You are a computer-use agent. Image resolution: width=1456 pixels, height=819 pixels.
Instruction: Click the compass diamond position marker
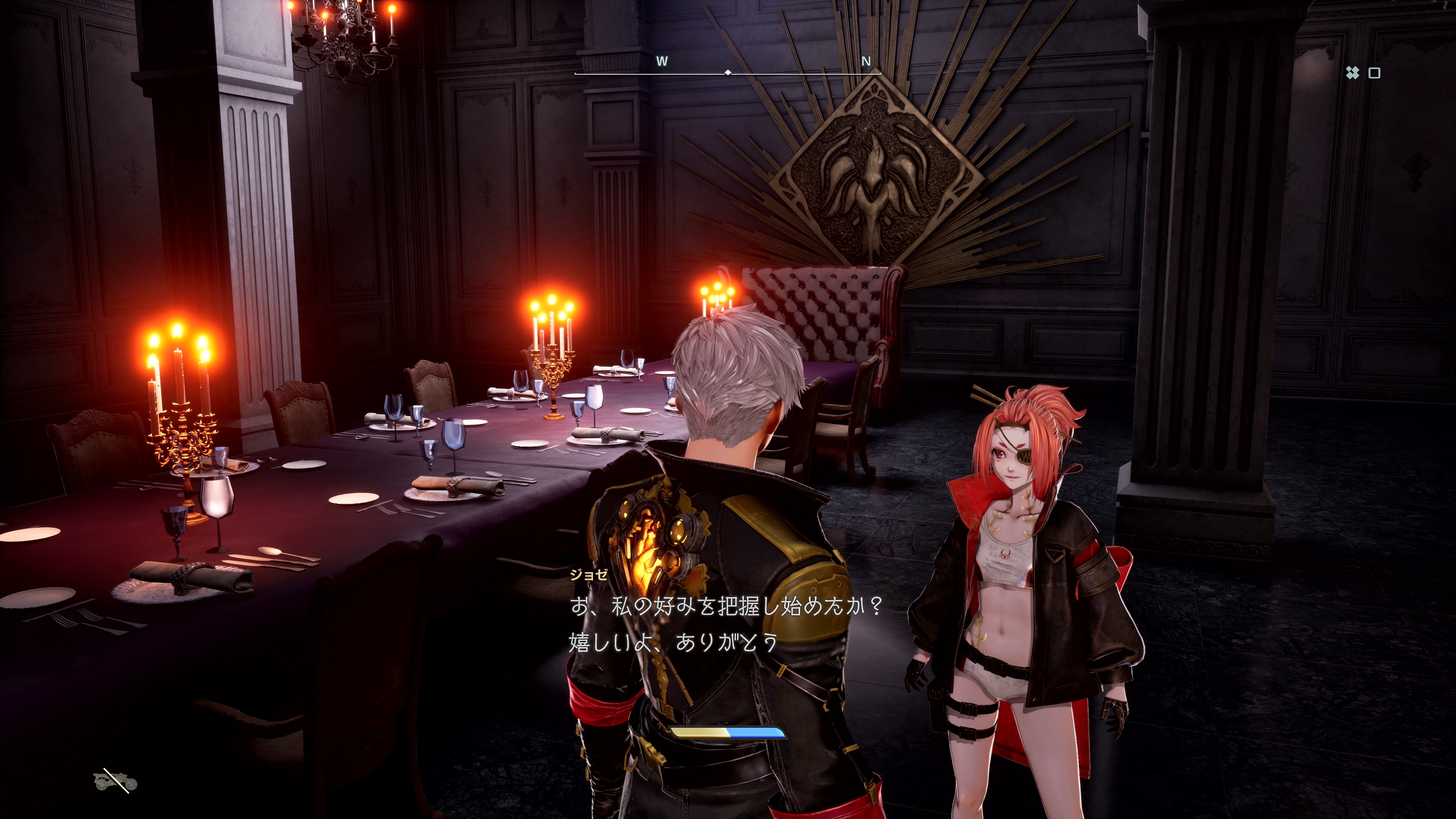point(728,72)
